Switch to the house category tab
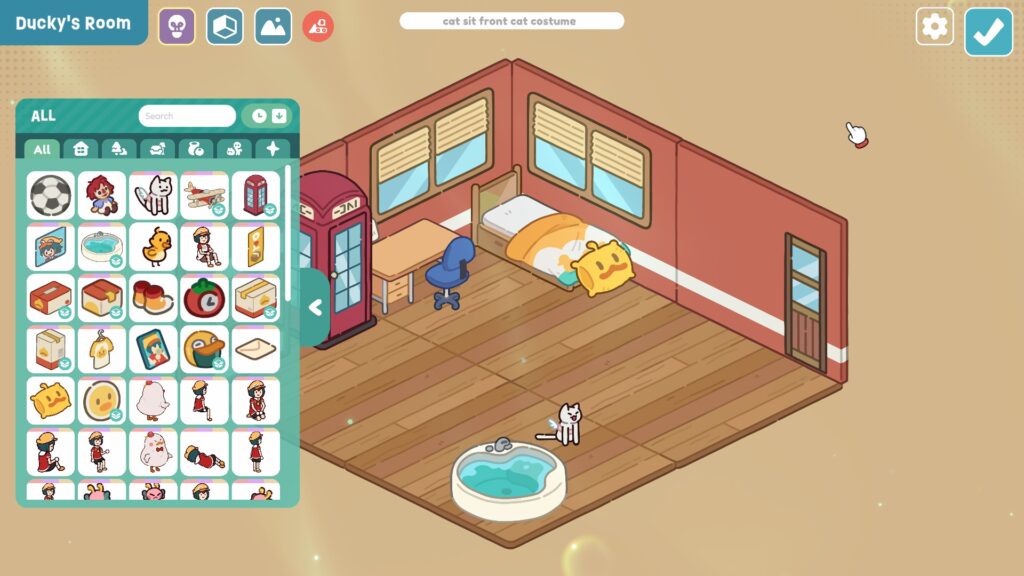The image size is (1024, 576). (x=81, y=149)
